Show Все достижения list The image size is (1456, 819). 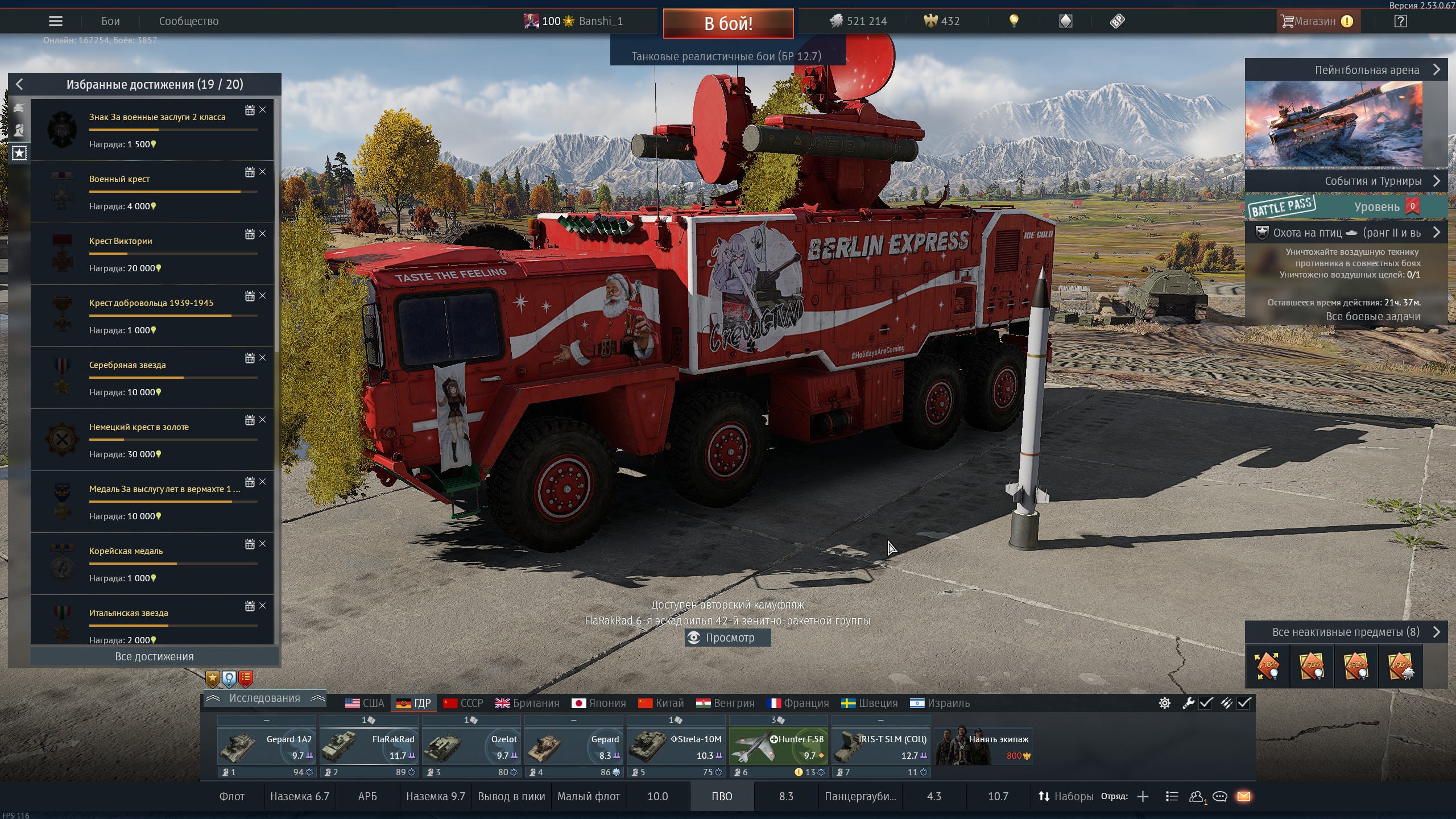[x=154, y=656]
